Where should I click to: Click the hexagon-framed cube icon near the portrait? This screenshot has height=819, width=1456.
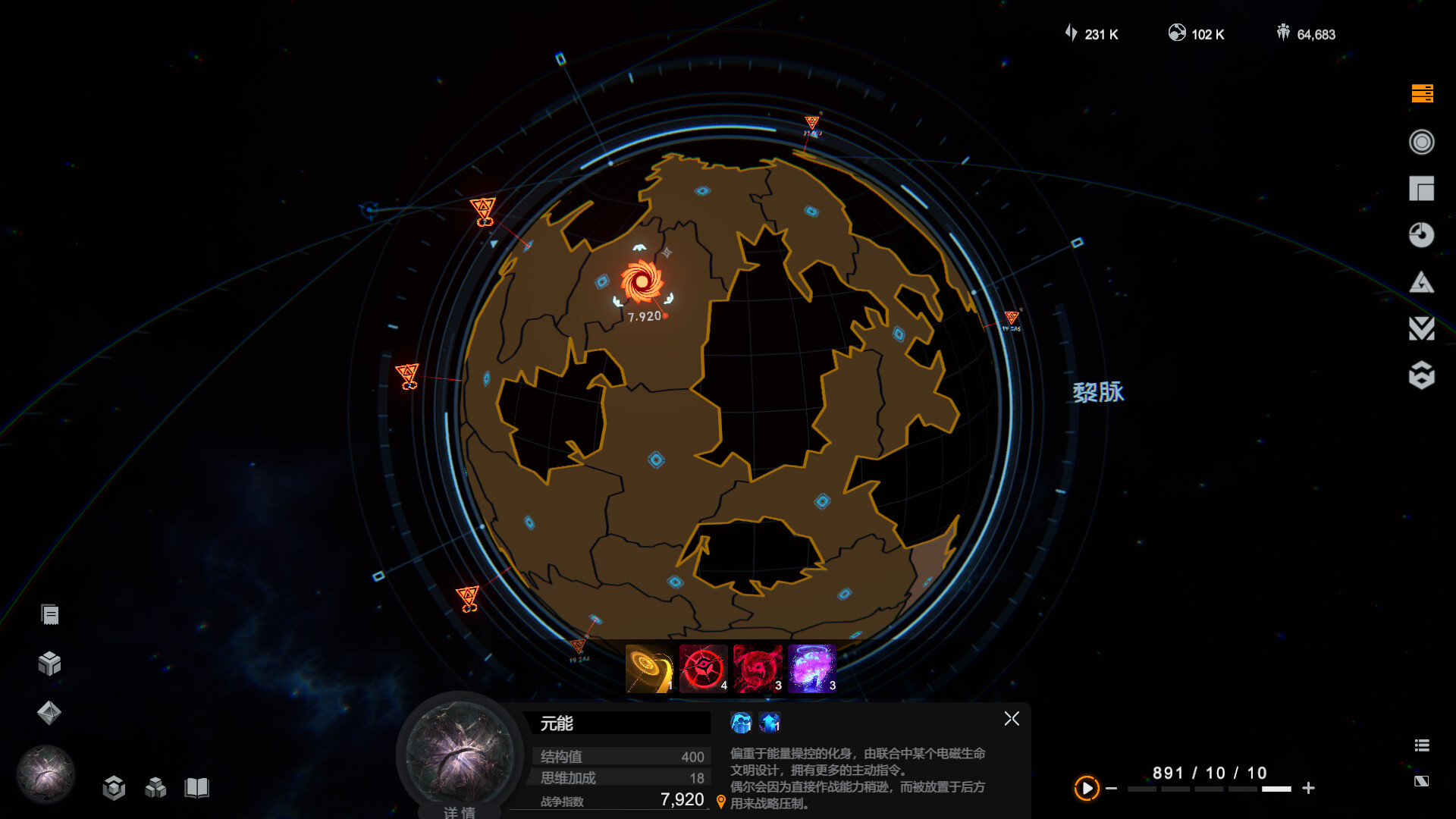click(114, 789)
